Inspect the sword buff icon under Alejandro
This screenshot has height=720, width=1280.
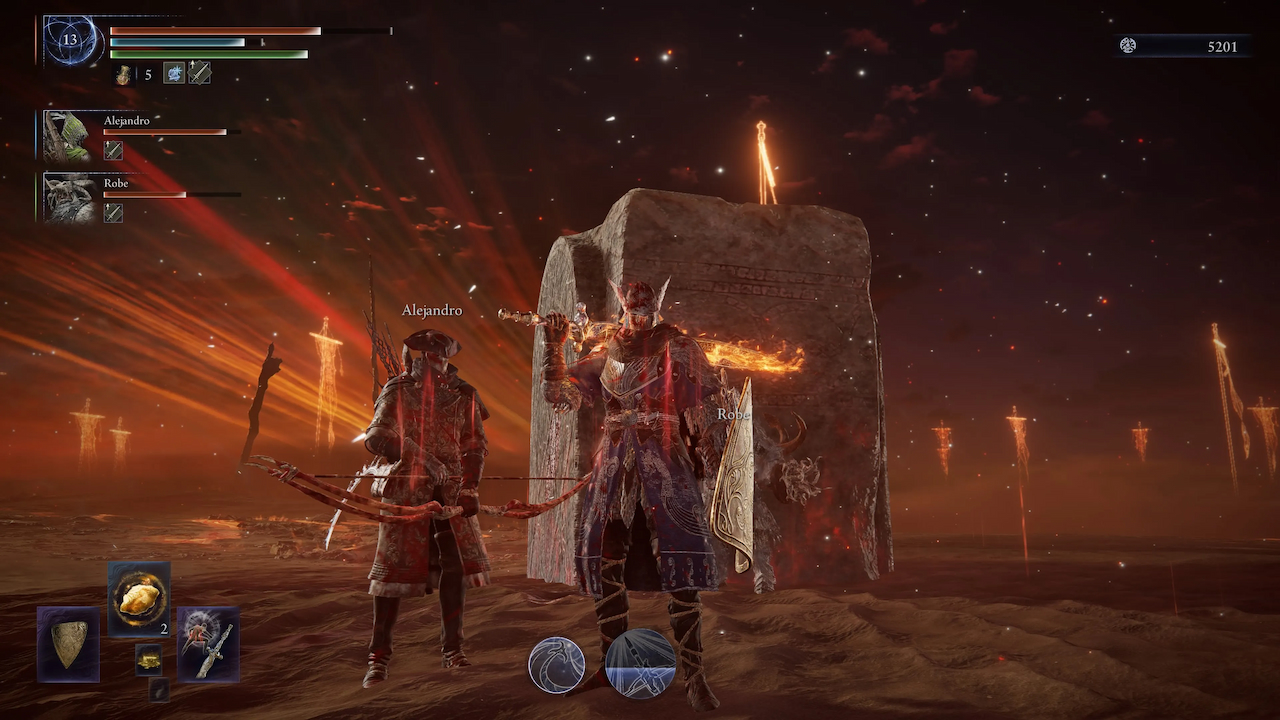pyautogui.click(x=113, y=151)
